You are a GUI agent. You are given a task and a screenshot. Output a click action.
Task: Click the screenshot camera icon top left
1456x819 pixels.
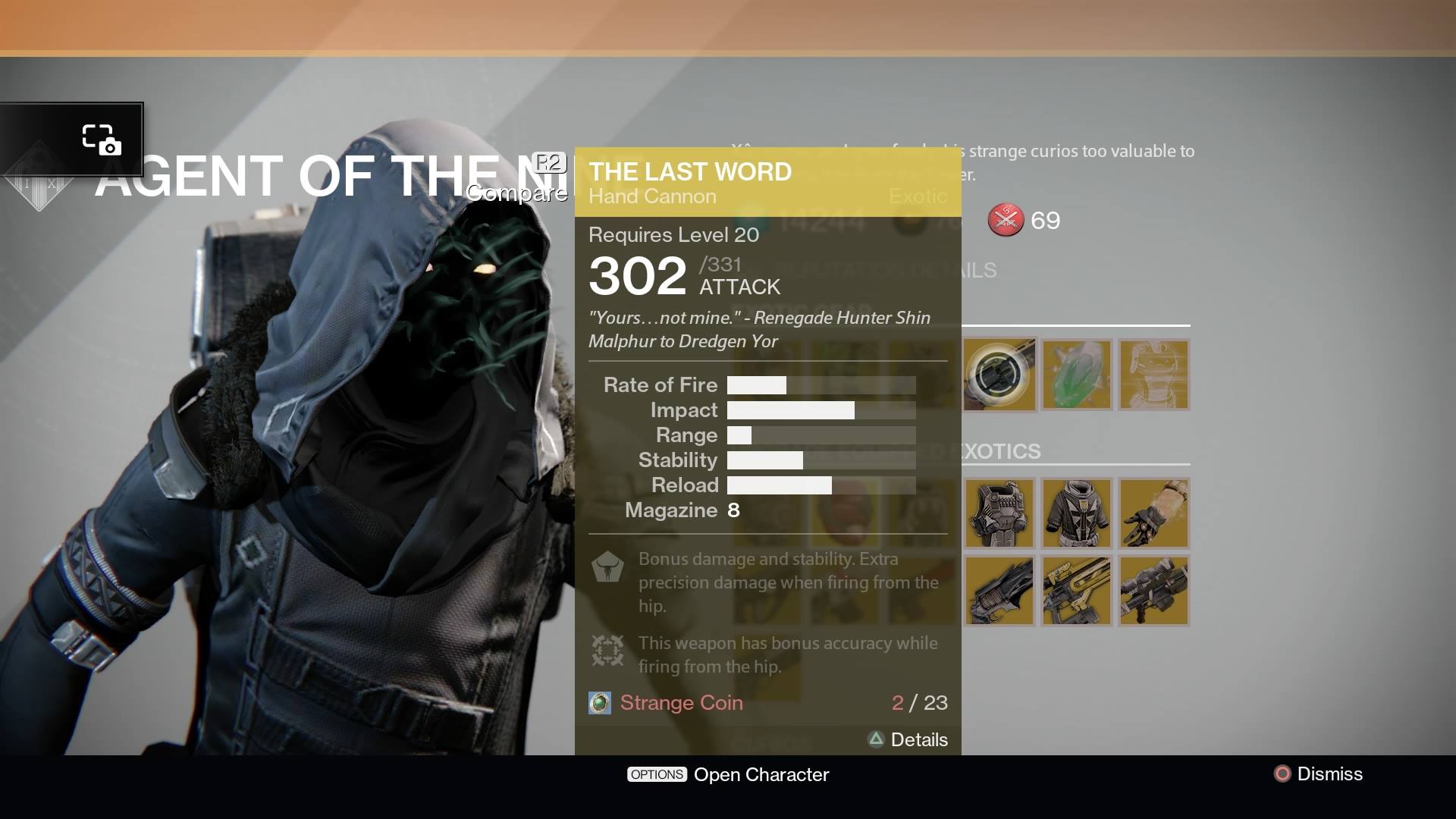(101, 138)
